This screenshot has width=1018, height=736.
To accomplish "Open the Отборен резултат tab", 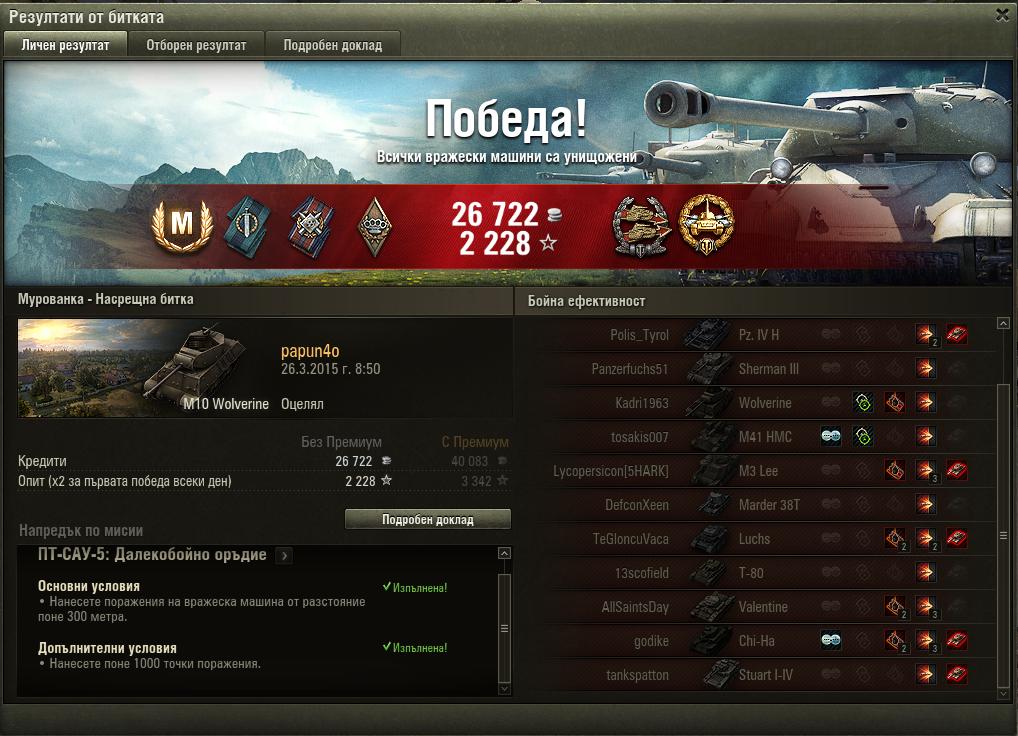I will [x=196, y=45].
